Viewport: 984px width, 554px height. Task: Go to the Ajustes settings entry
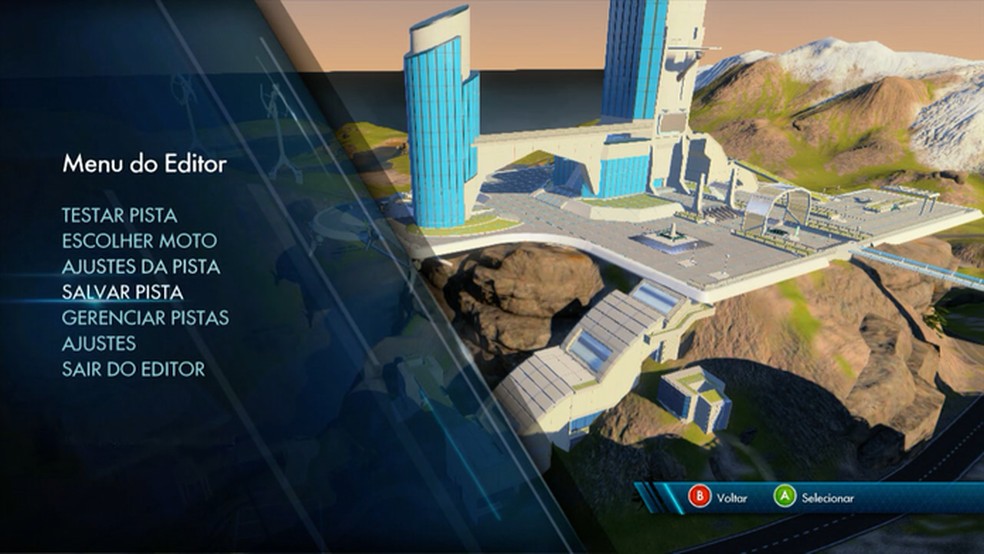click(99, 344)
